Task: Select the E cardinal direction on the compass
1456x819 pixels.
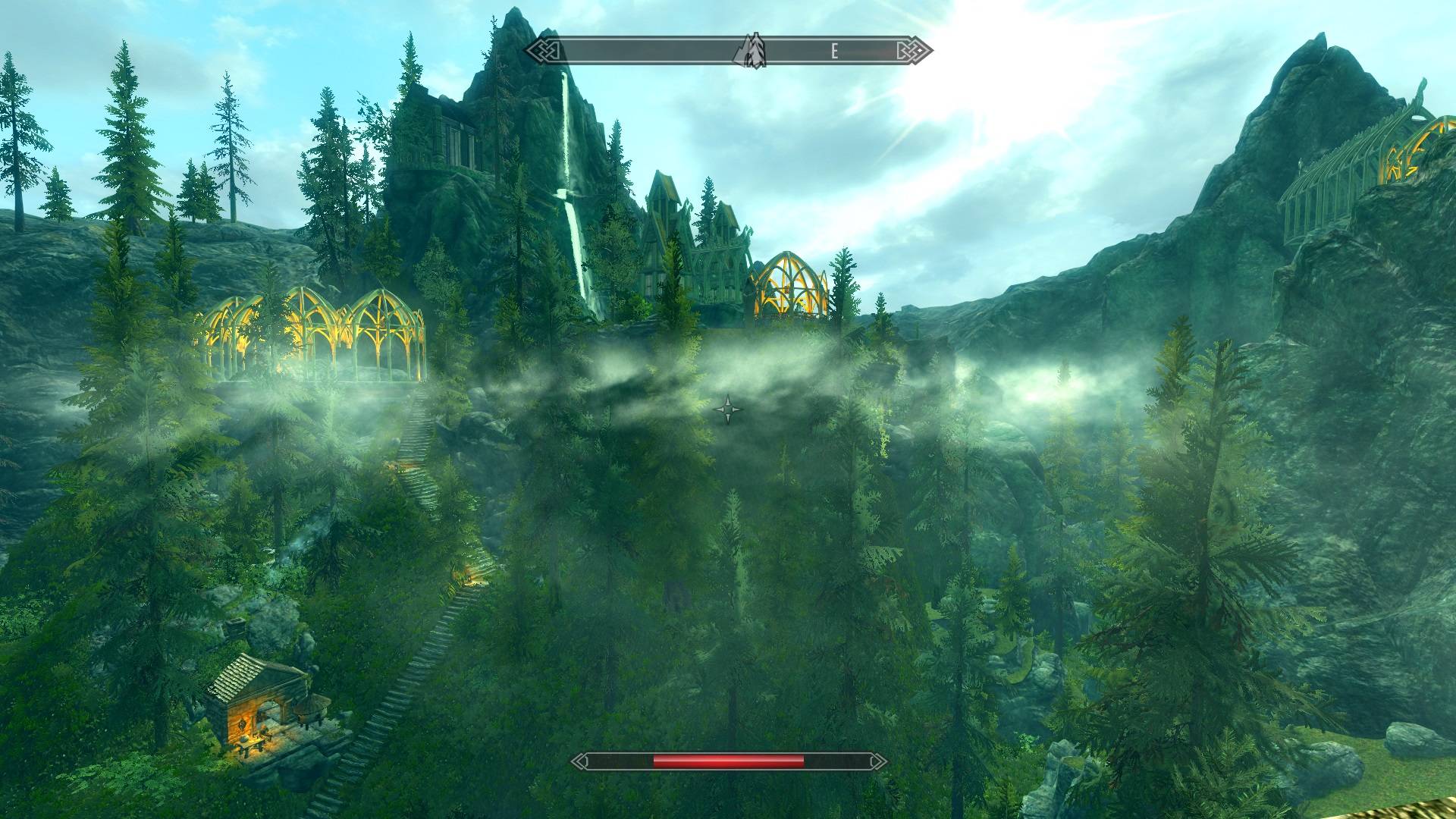Action: click(x=834, y=52)
